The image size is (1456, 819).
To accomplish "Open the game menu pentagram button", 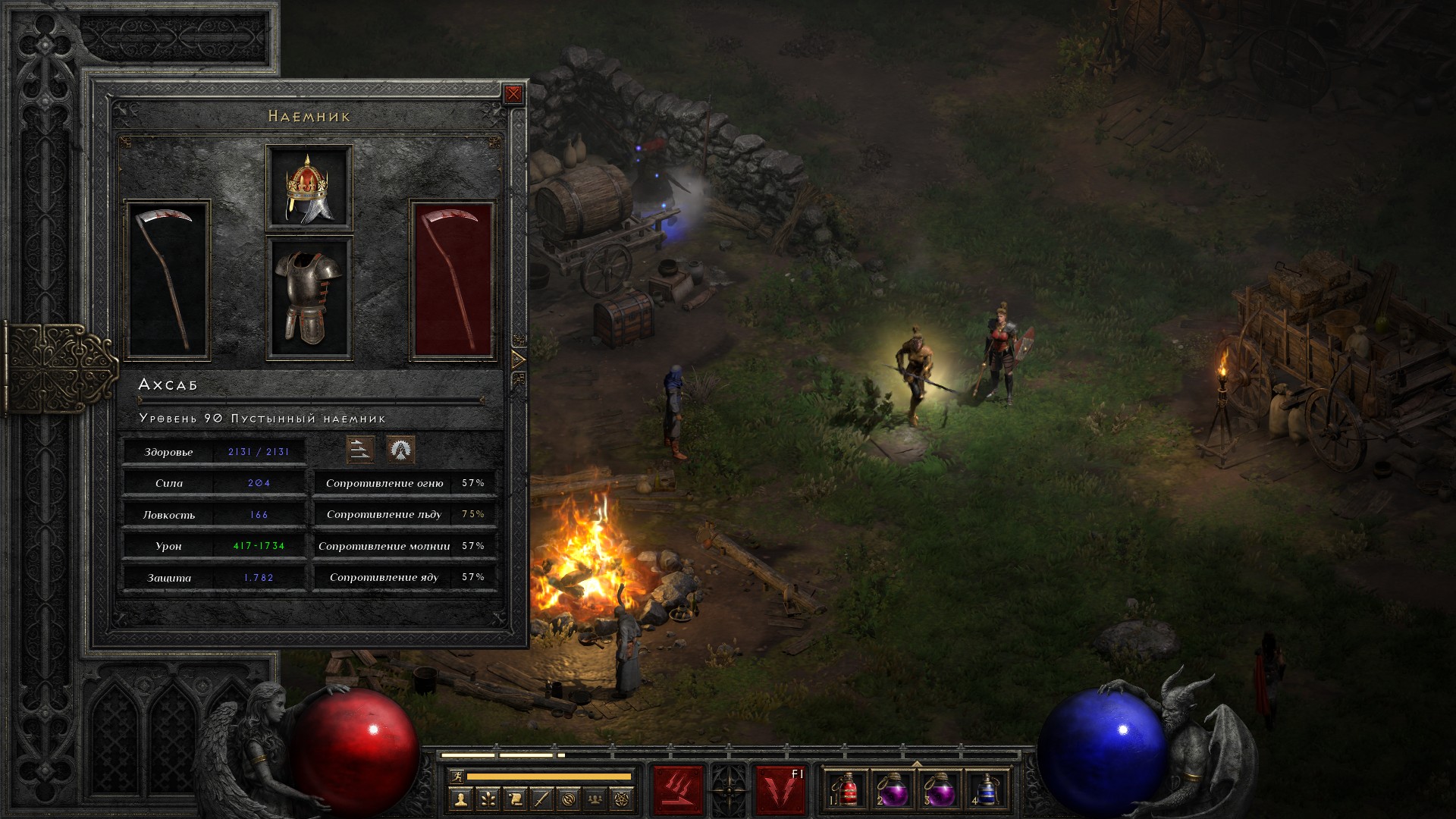I will tap(623, 799).
